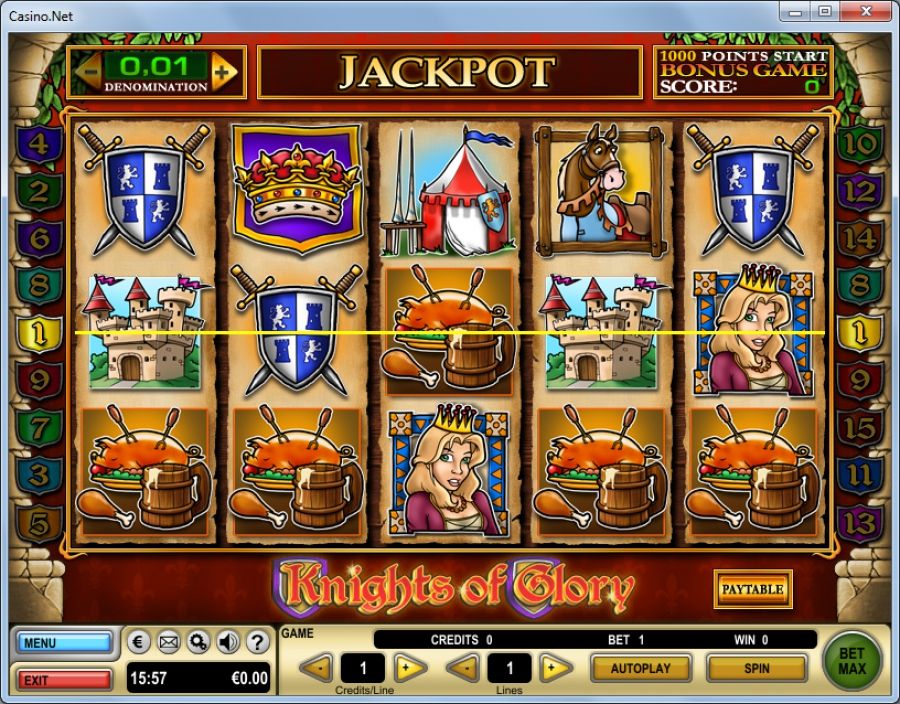Viewport: 900px width, 704px height.
Task: Decrease the coin denomination with minus
Action: coord(89,72)
